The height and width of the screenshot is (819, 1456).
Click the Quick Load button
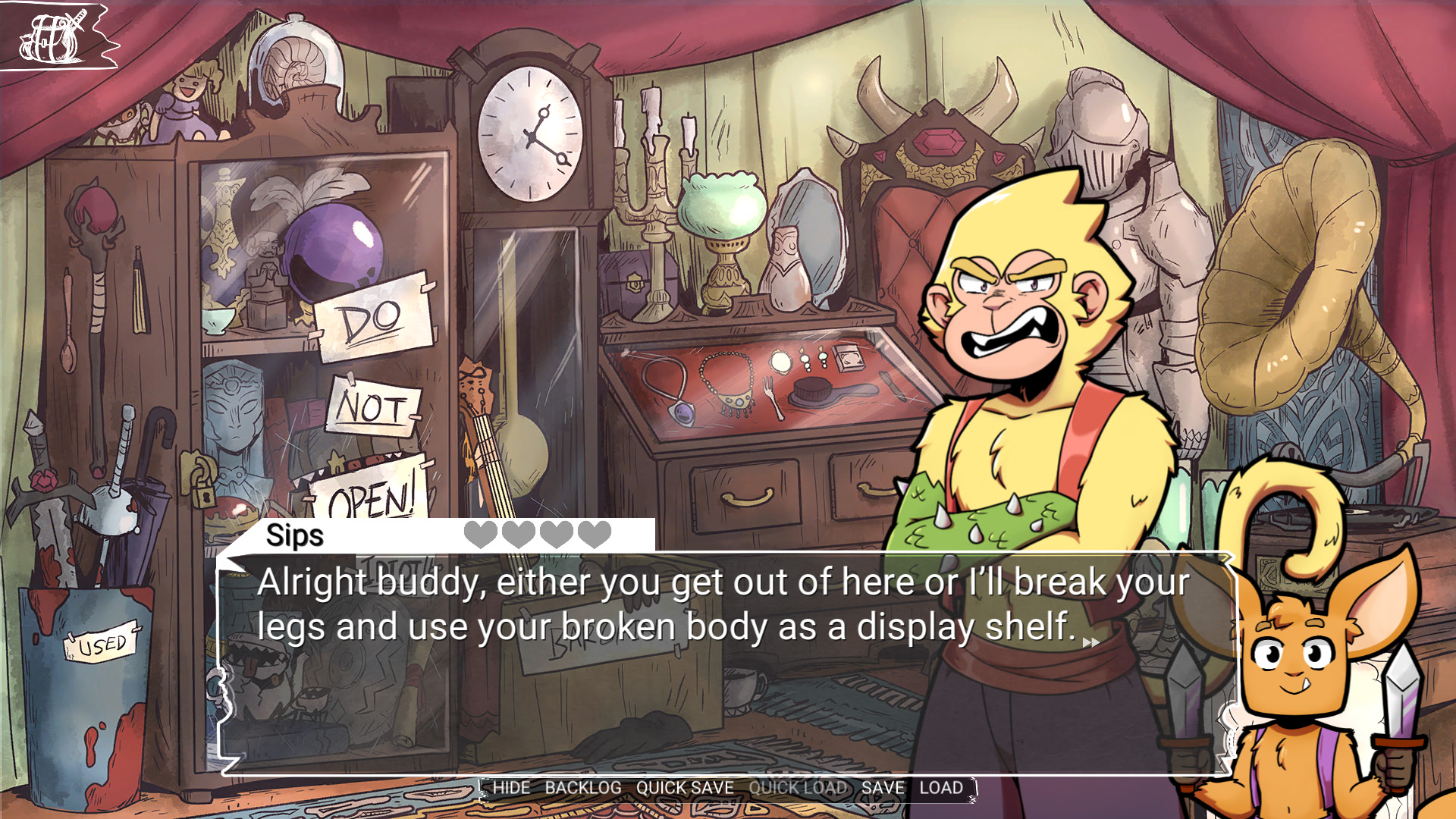click(798, 788)
